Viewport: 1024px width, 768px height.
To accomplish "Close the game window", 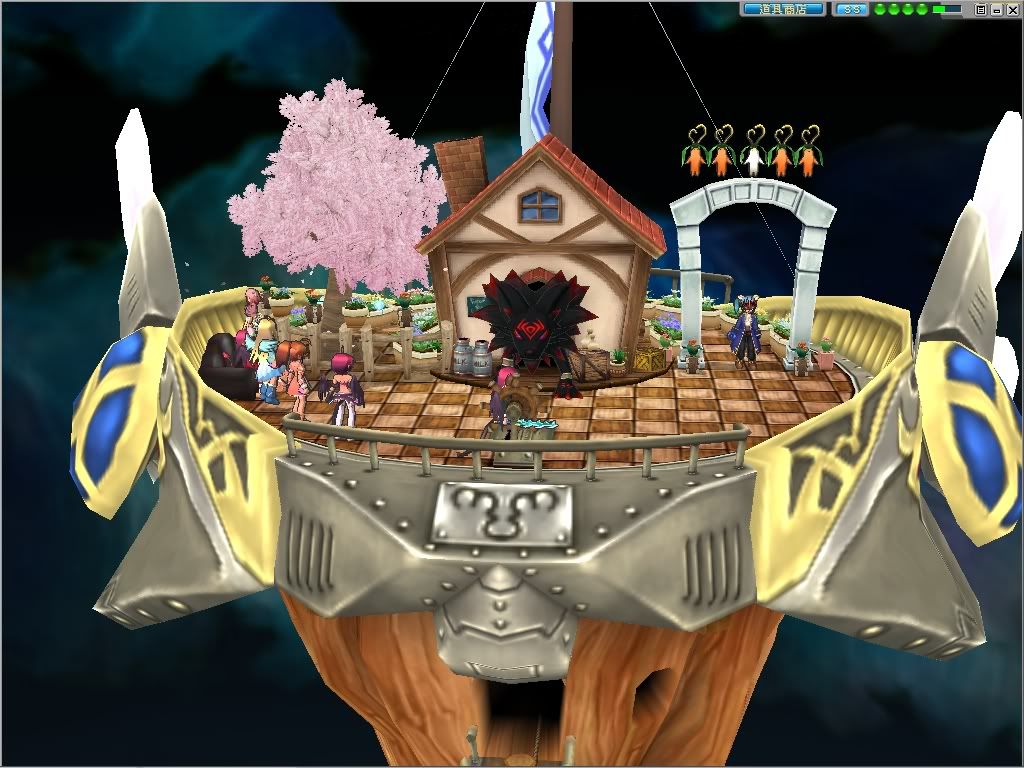I will (x=1011, y=9).
